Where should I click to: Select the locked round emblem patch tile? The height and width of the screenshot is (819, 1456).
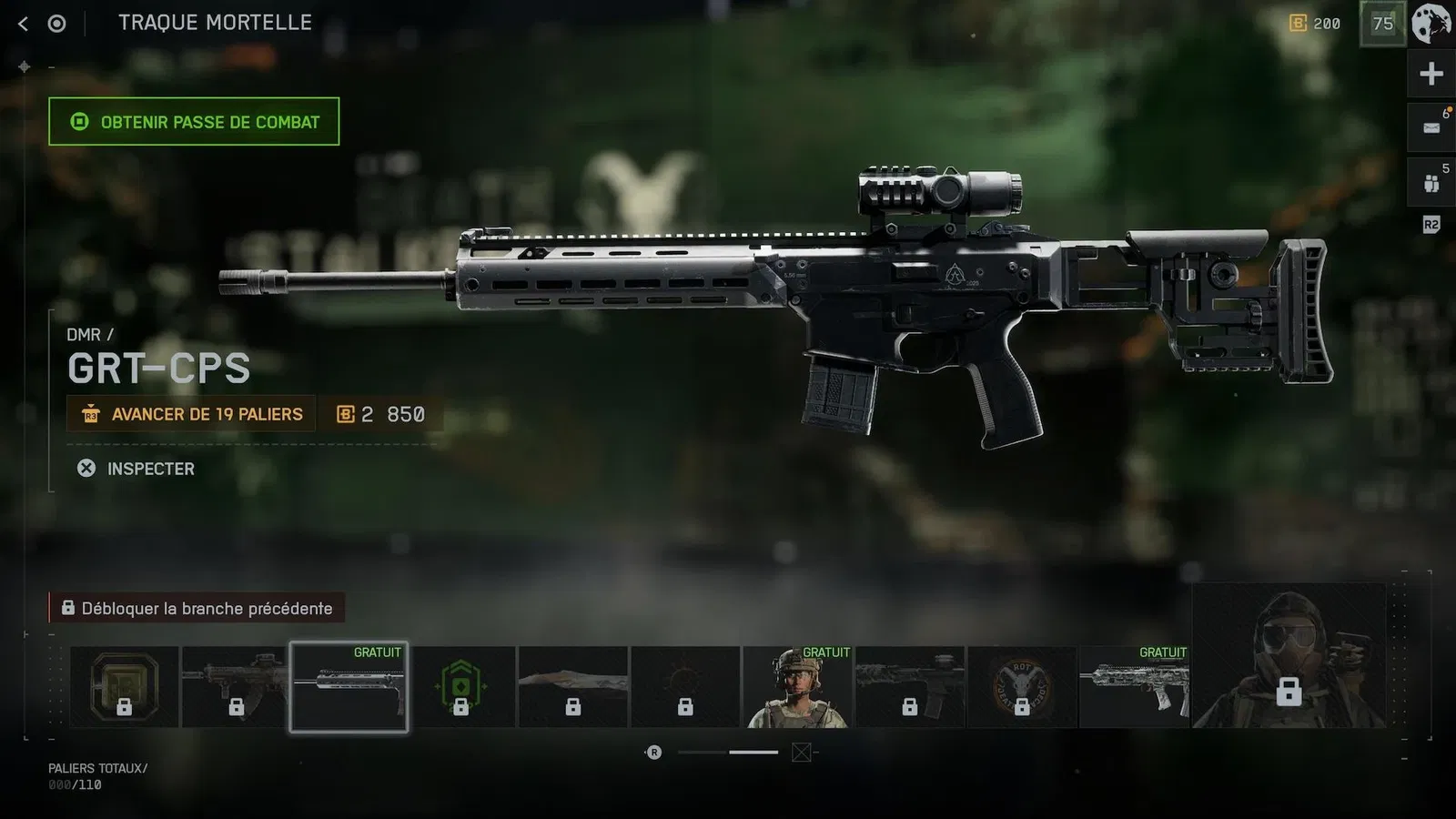[1022, 687]
